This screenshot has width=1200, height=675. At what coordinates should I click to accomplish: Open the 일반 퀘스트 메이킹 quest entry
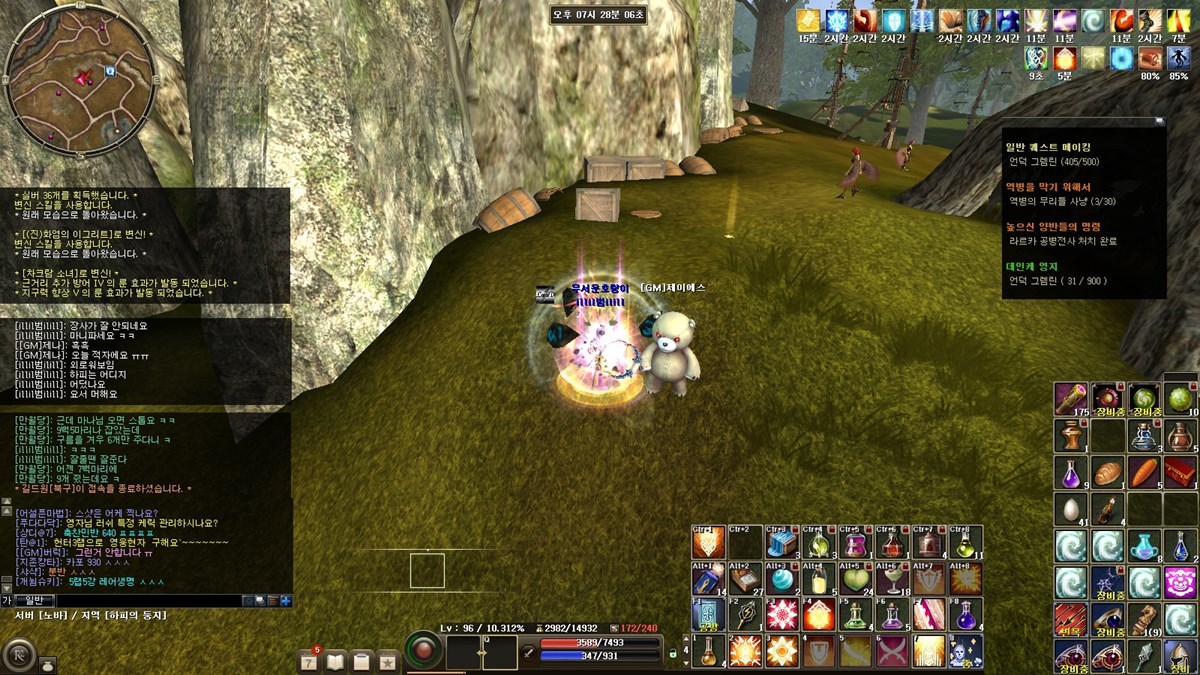[1052, 147]
